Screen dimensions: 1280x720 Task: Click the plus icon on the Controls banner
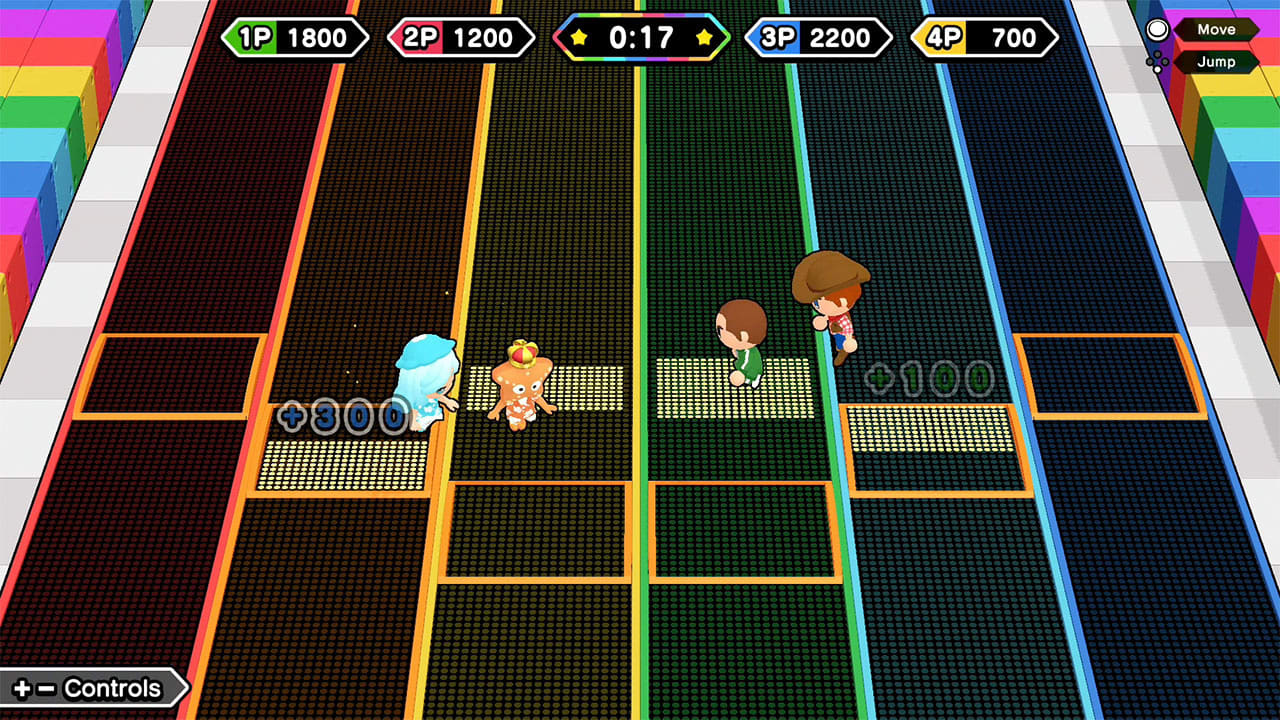[x=22, y=688]
